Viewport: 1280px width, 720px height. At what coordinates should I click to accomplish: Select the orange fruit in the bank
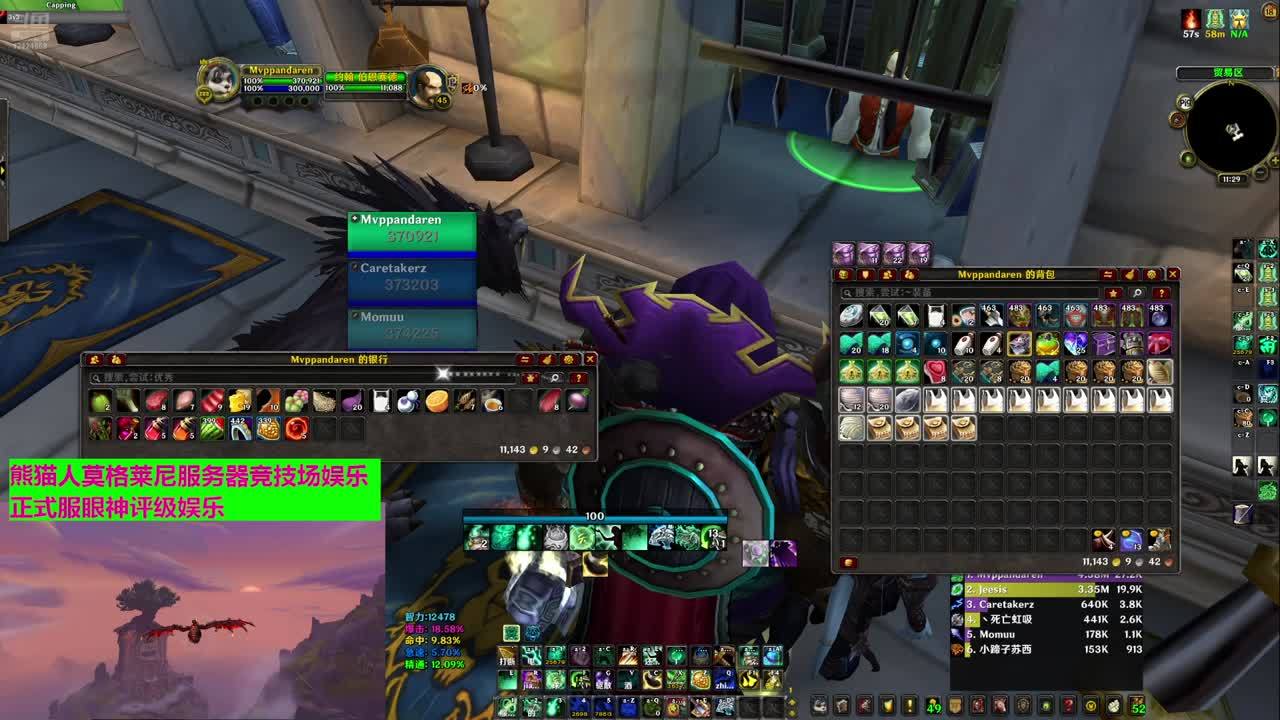click(436, 402)
